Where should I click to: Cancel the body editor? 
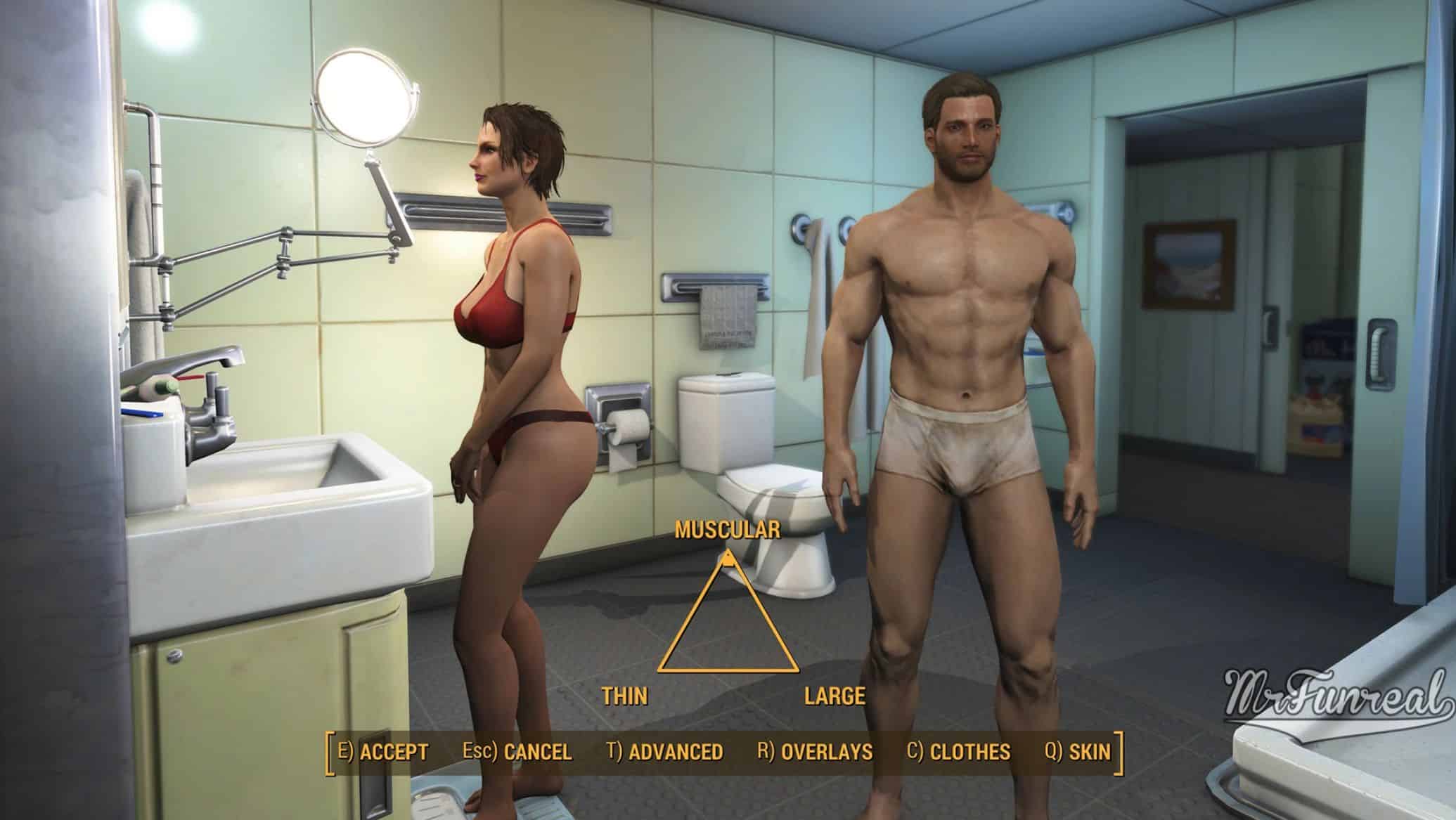point(517,752)
